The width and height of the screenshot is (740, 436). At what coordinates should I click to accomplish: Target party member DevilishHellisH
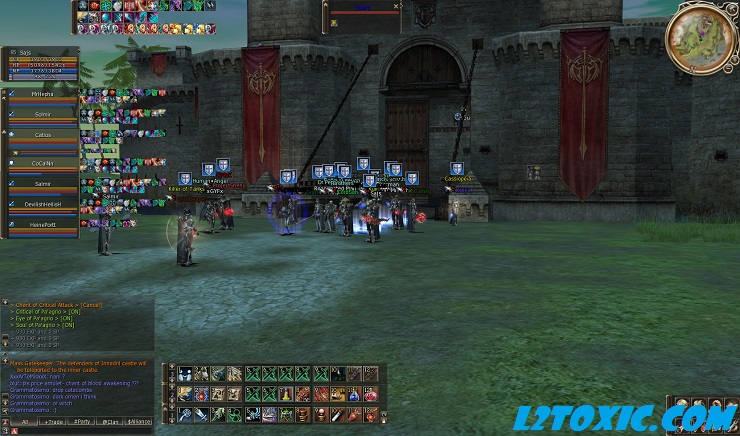[42, 205]
